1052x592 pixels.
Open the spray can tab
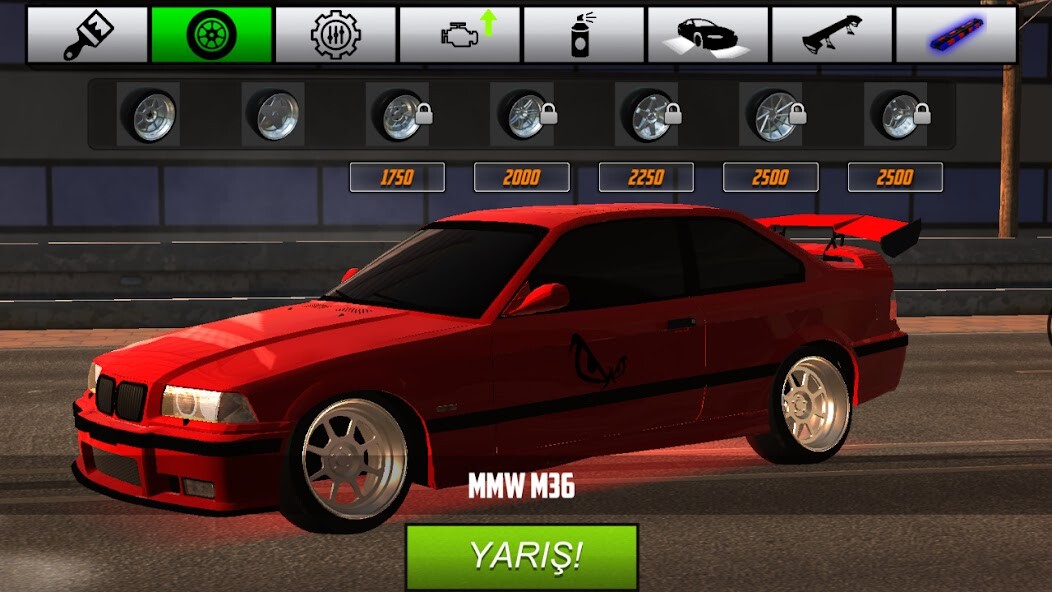click(x=583, y=35)
